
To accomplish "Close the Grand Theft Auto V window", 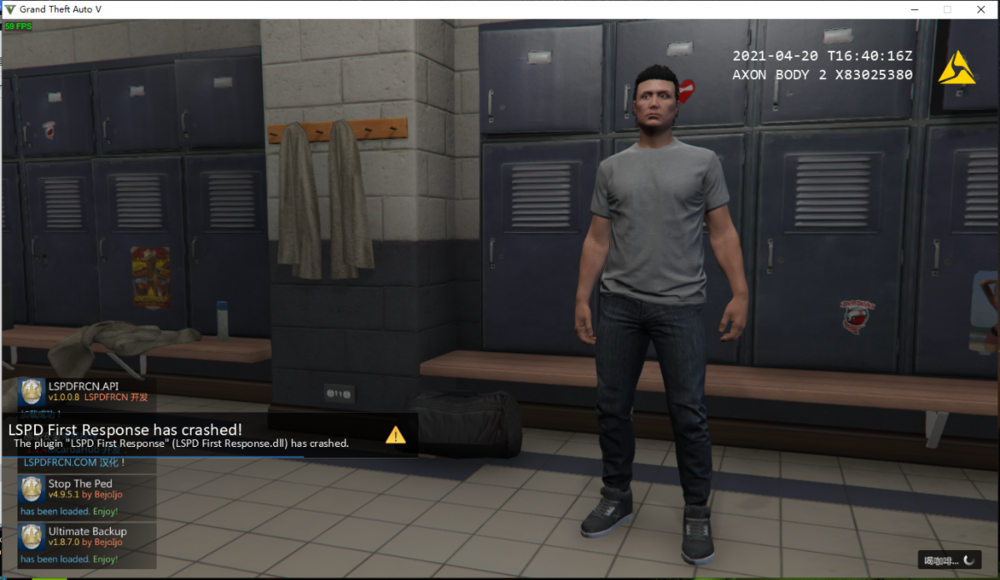I will tap(980, 9).
